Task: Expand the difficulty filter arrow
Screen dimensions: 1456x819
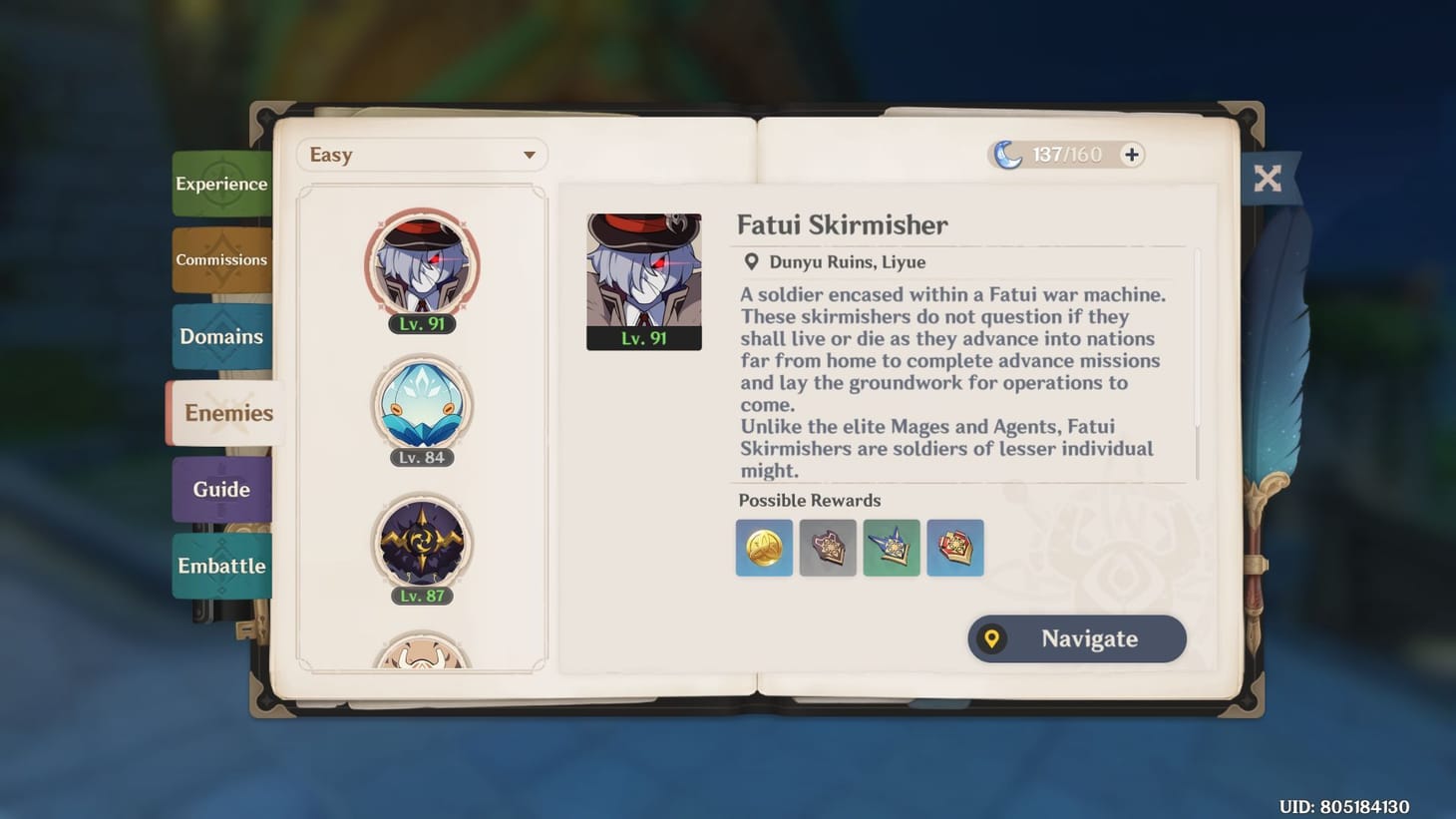Action: [x=530, y=155]
